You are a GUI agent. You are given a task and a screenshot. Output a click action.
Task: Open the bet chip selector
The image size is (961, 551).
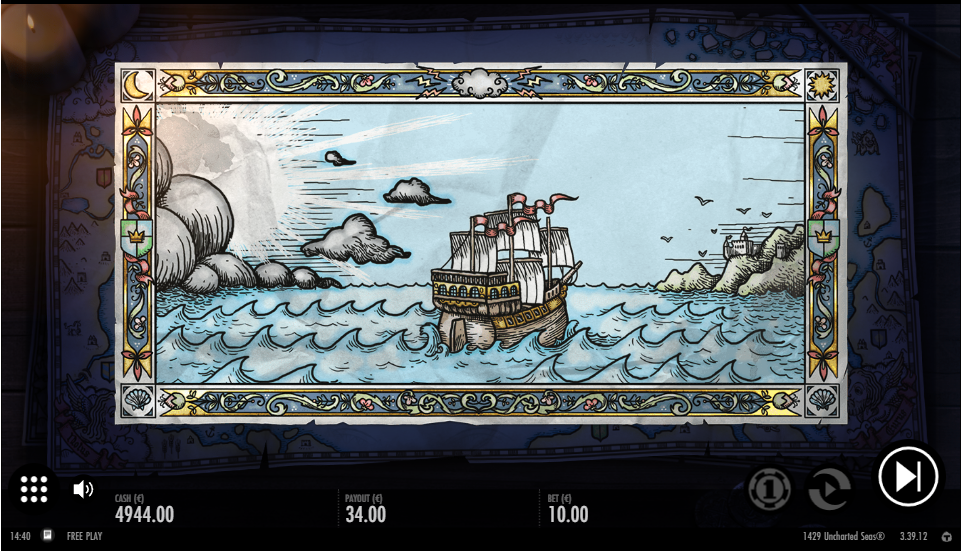coord(769,489)
